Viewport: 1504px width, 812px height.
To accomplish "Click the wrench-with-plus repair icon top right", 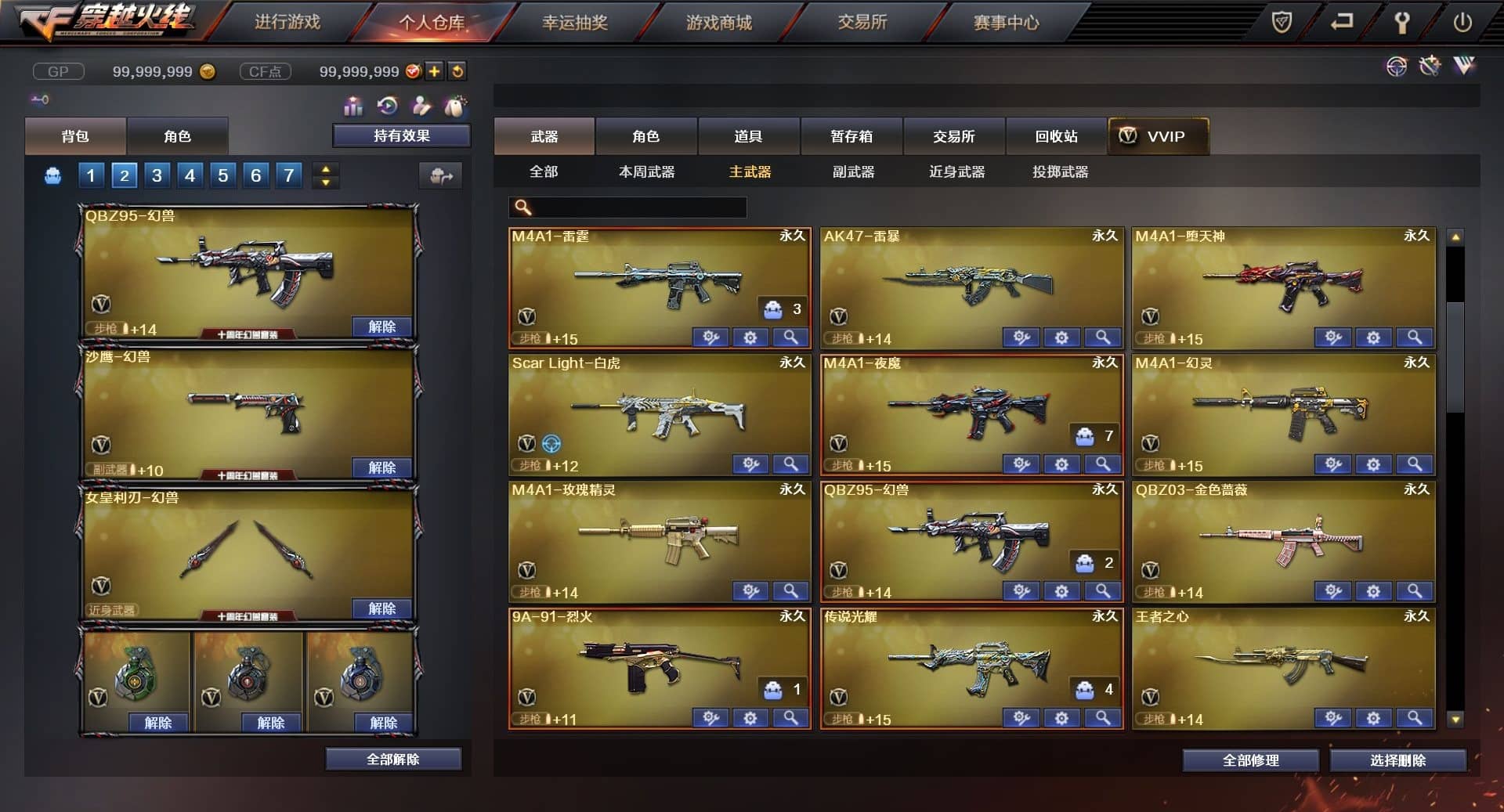I will [1430, 66].
